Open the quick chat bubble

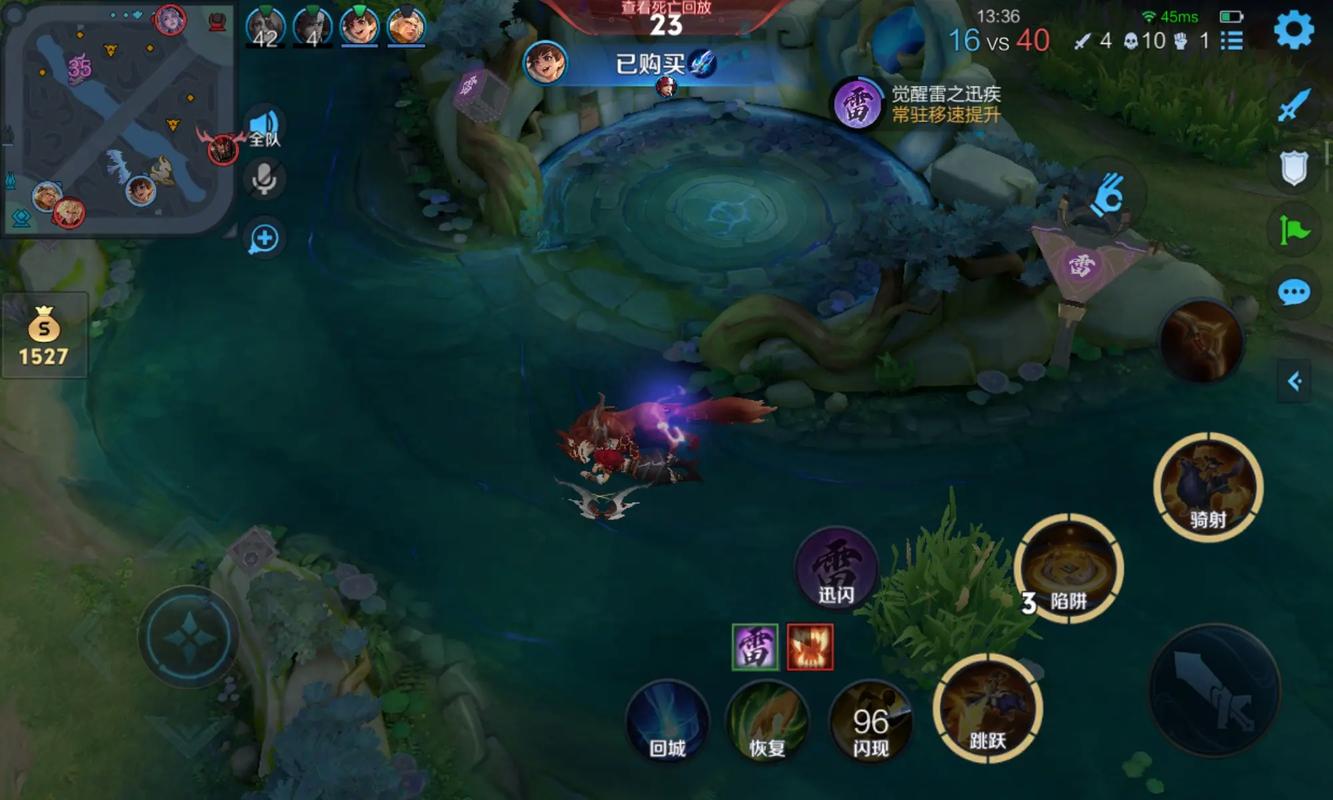pyautogui.click(x=1294, y=292)
